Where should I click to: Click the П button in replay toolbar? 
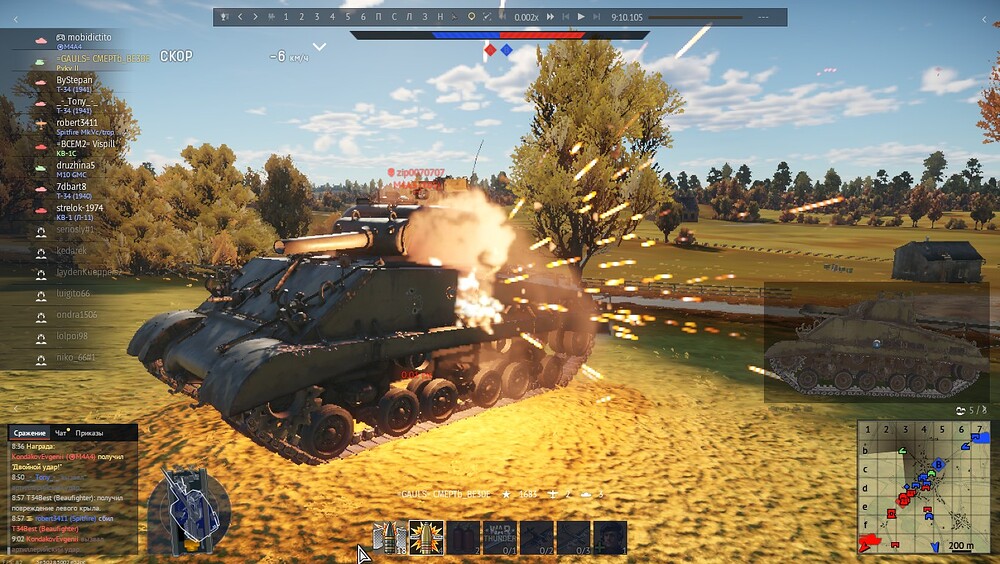click(379, 17)
